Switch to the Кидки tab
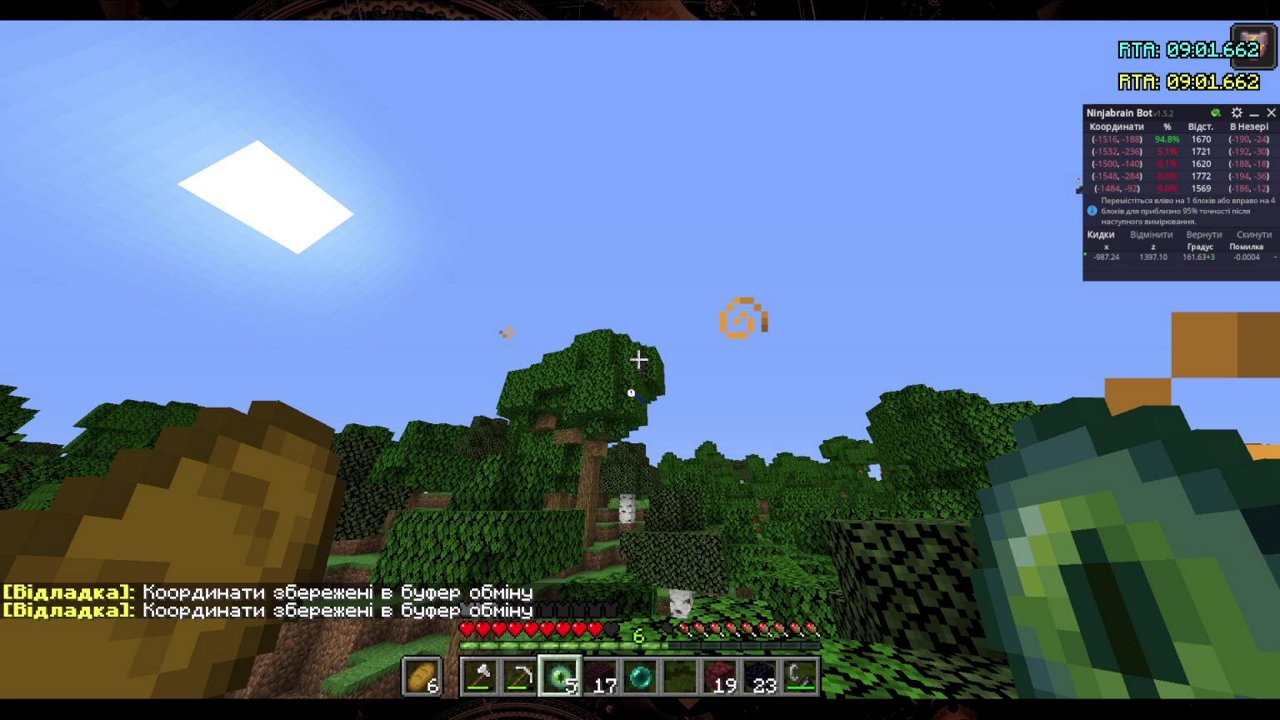The height and width of the screenshot is (720, 1280). [x=1100, y=234]
